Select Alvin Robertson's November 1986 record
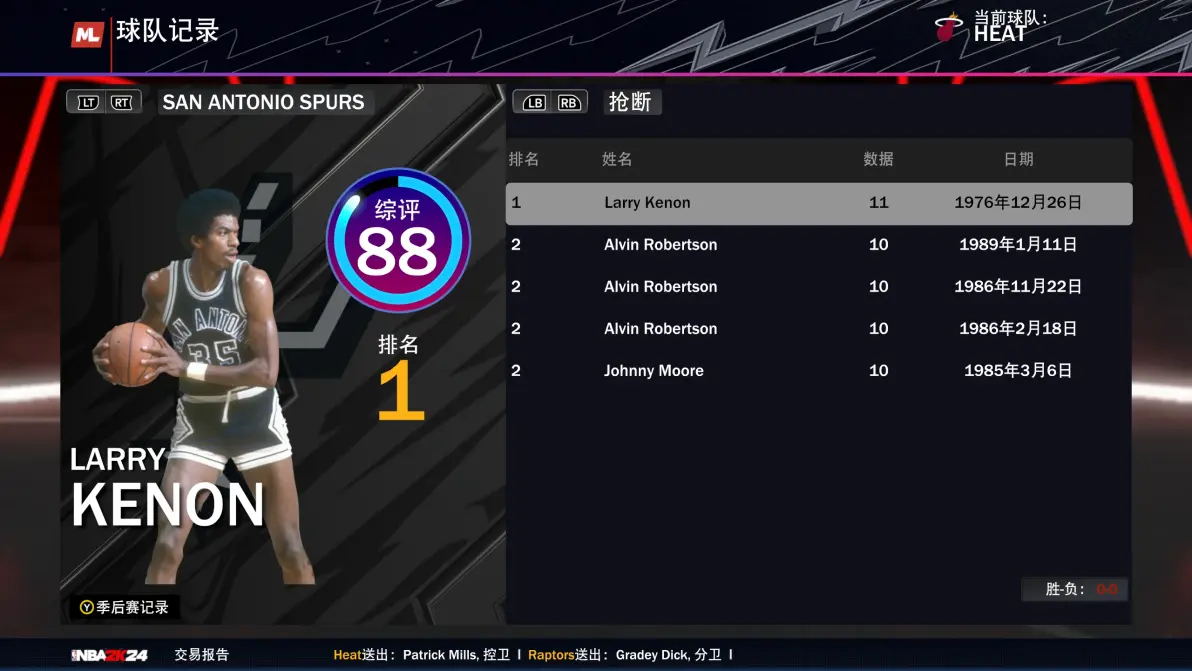The width and height of the screenshot is (1192, 671). 818,287
